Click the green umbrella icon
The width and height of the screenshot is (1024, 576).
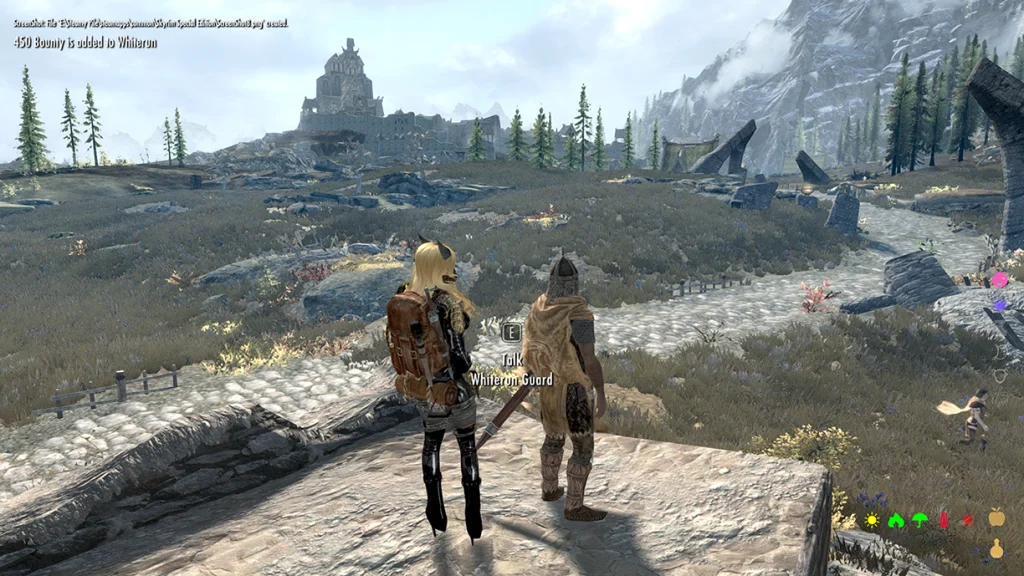tap(919, 520)
